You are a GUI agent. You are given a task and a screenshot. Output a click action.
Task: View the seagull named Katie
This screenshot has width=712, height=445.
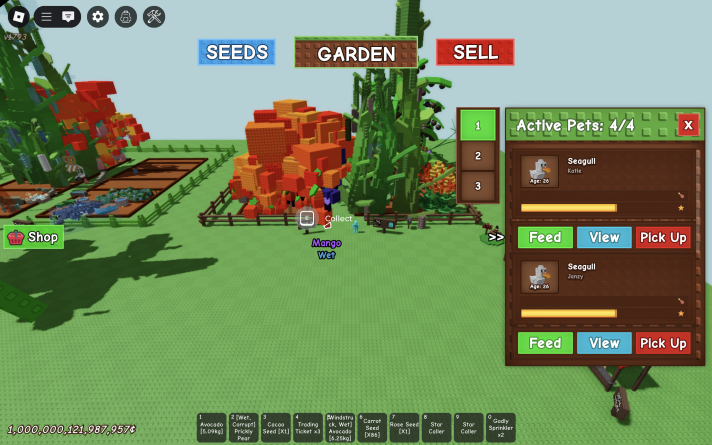tap(604, 237)
